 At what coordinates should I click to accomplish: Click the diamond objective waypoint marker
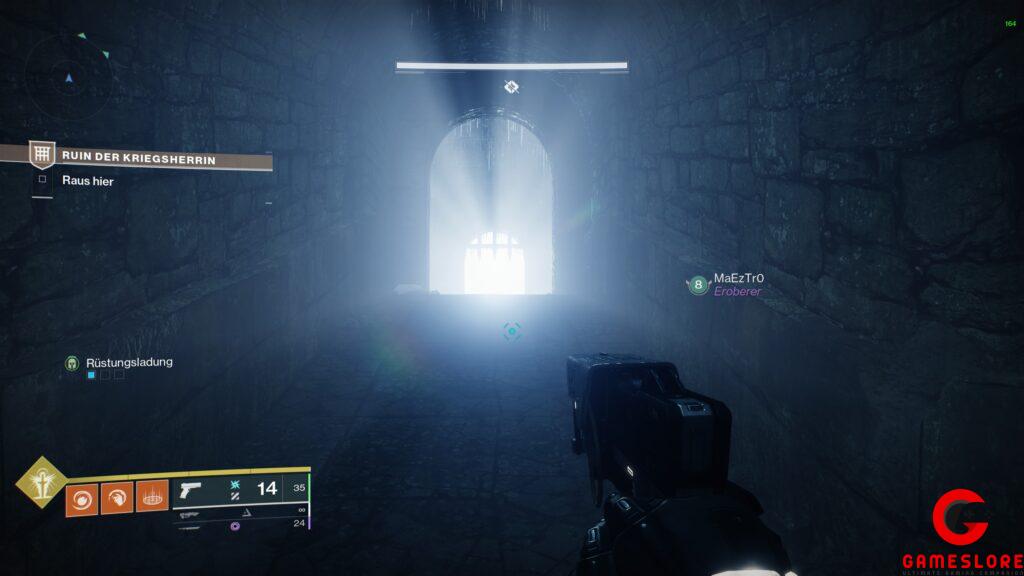[511, 87]
